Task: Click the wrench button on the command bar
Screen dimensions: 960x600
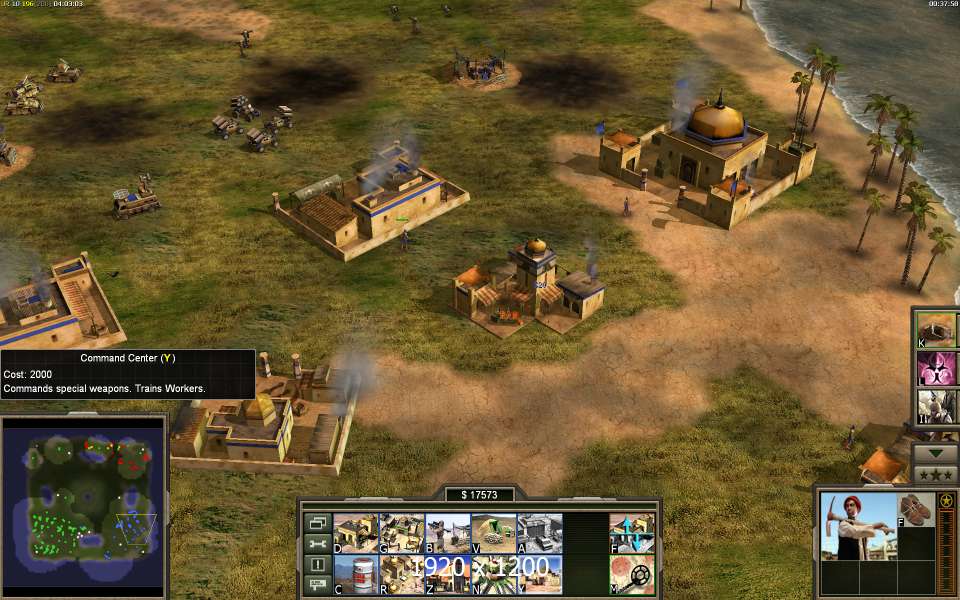Action: click(x=317, y=543)
